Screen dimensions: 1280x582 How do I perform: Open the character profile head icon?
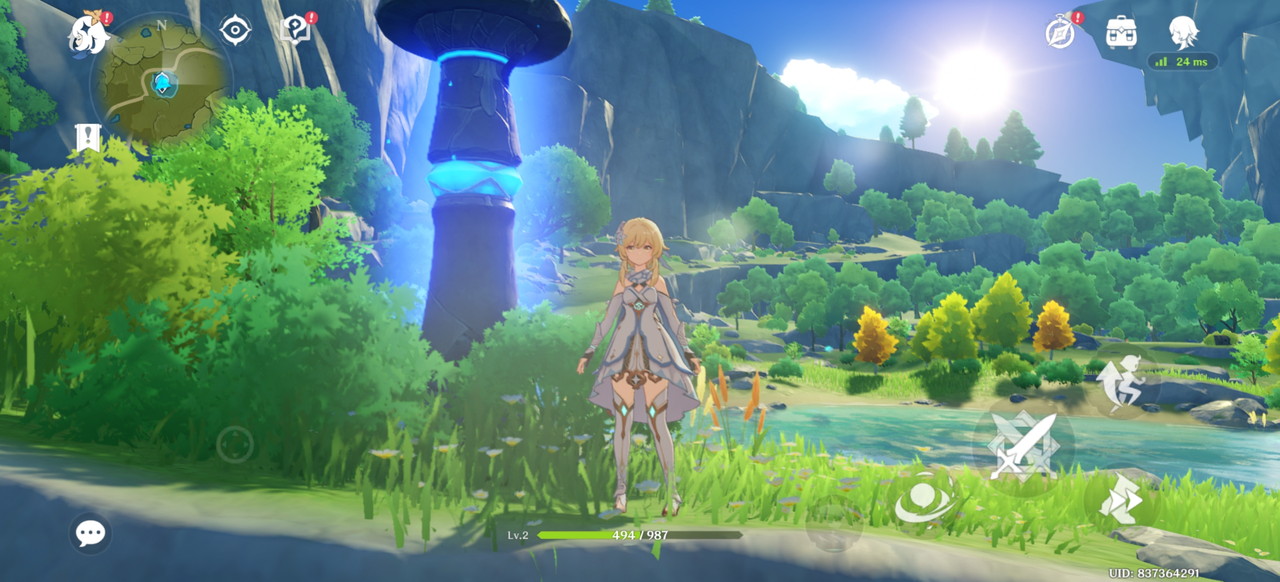pyautogui.click(x=1183, y=30)
